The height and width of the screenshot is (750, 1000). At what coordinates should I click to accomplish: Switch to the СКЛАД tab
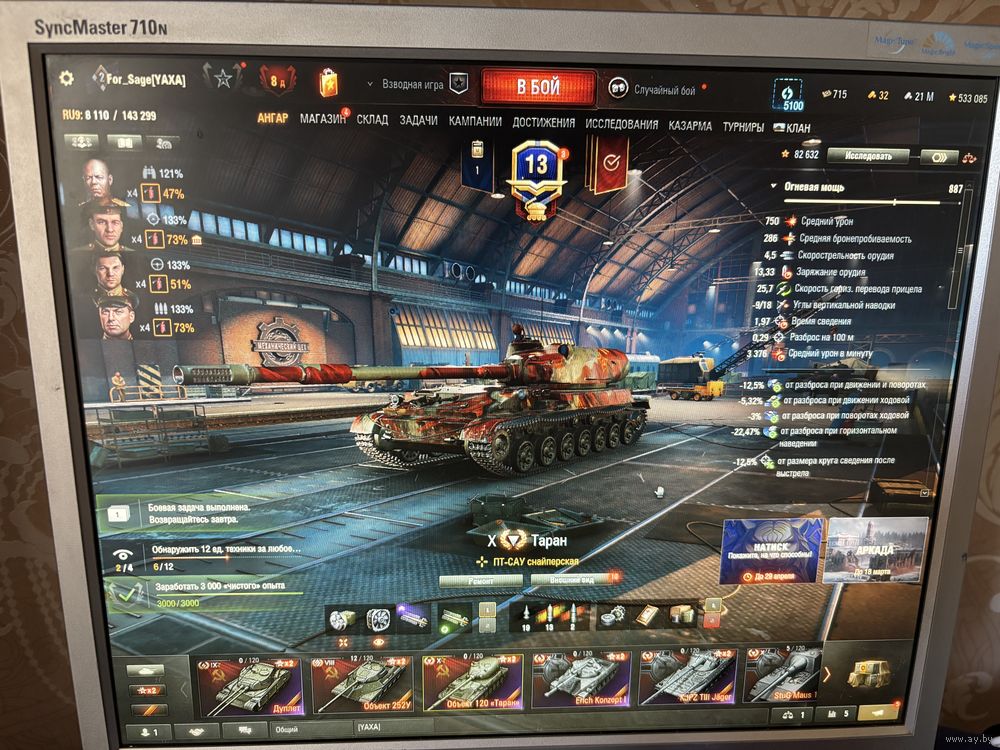tap(372, 120)
